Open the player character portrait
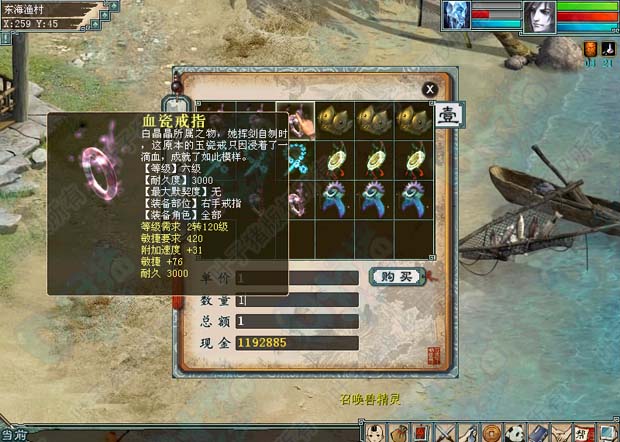This screenshot has width=620, height=442. 541,17
